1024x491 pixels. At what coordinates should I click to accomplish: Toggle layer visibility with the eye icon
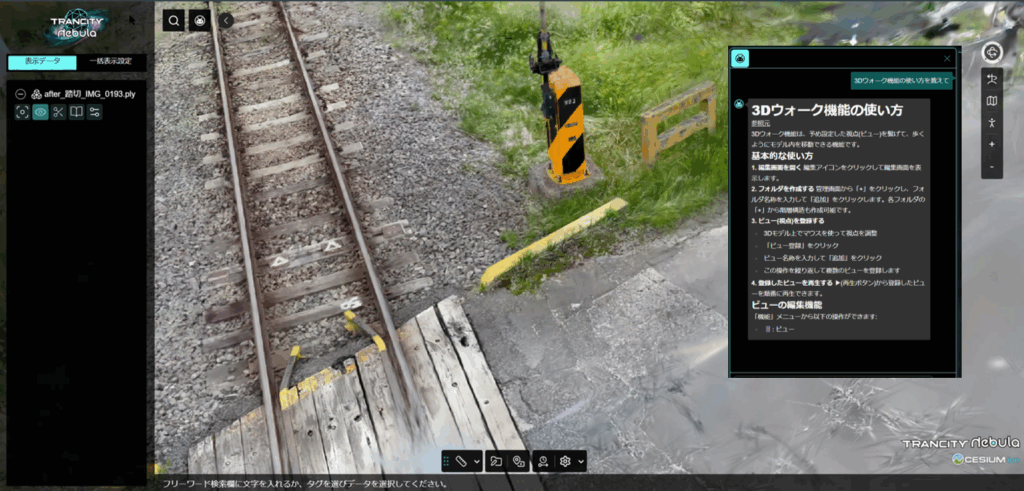tap(41, 112)
